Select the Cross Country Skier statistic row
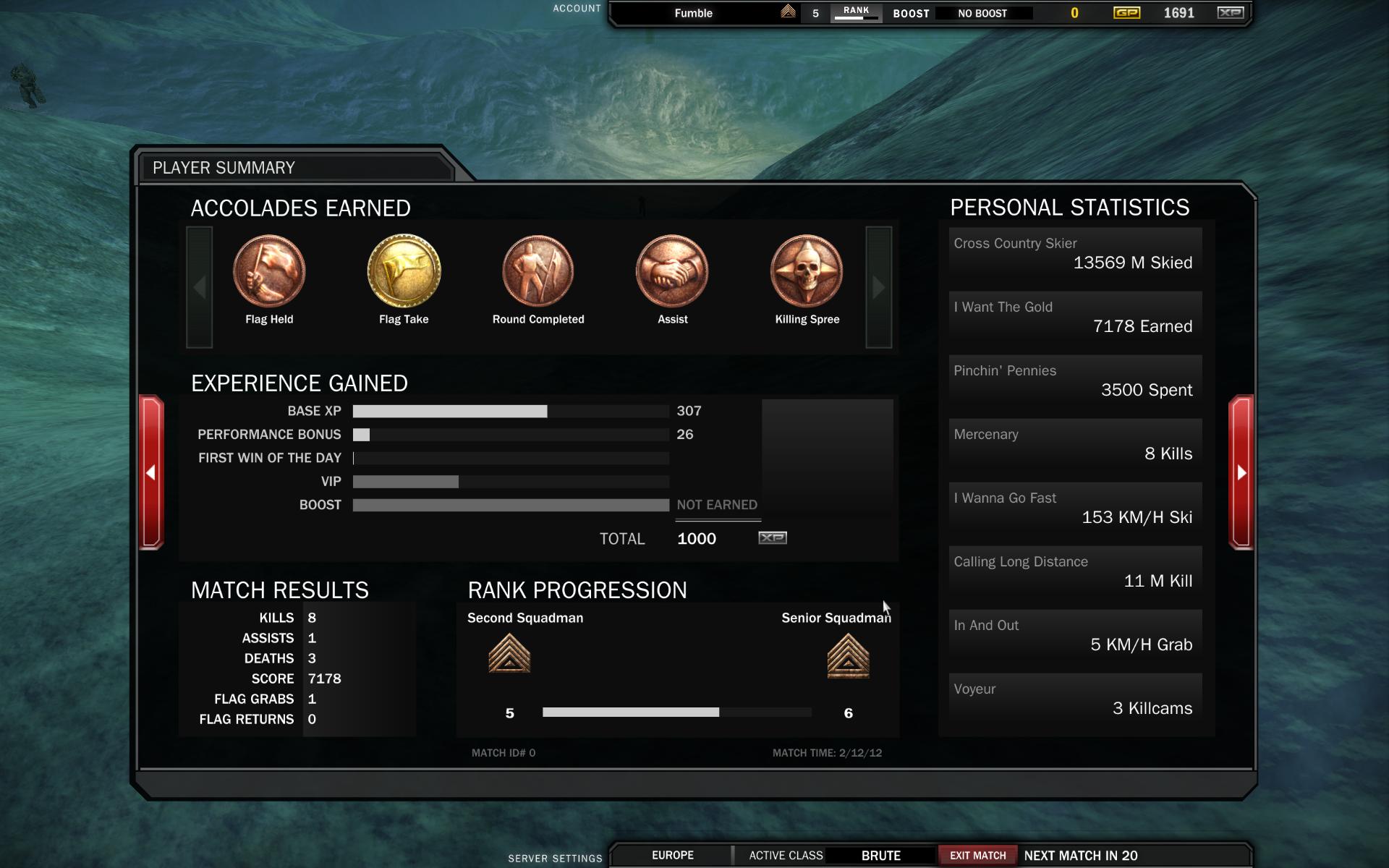1389x868 pixels. pos(1075,254)
